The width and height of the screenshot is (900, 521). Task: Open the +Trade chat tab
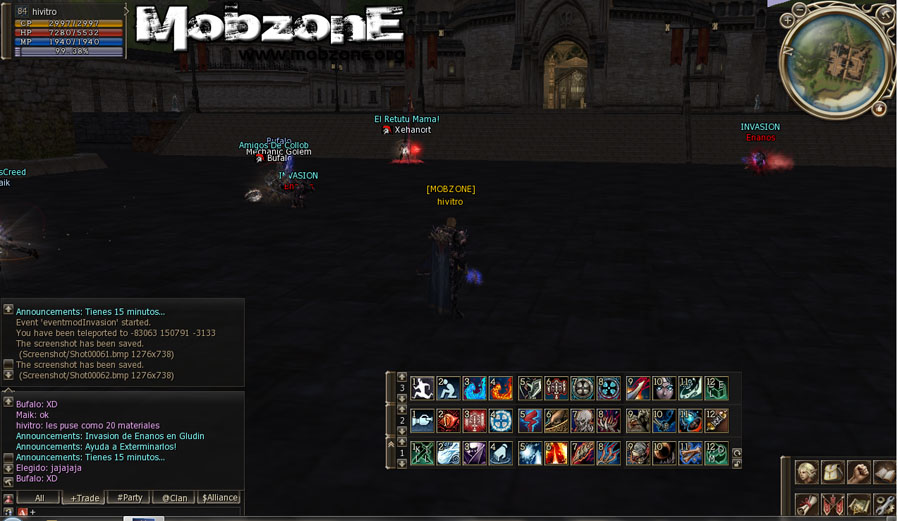[x=84, y=497]
